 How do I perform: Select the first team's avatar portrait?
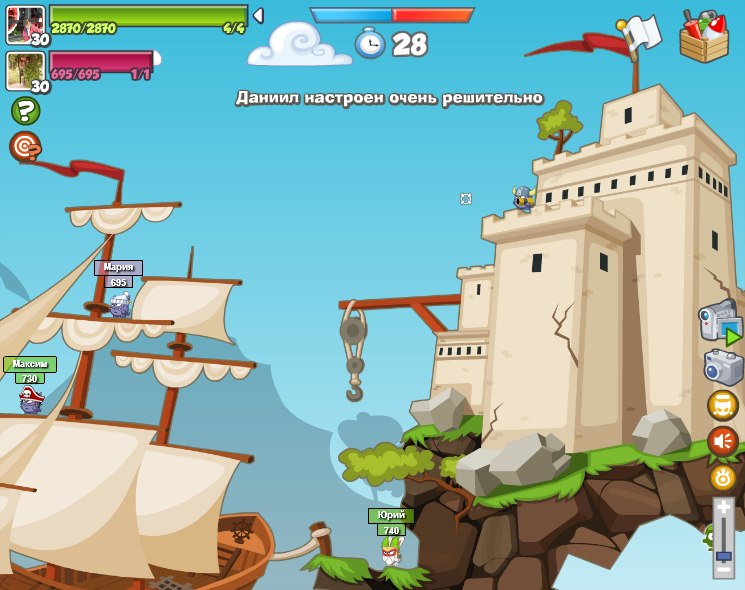pyautogui.click(x=25, y=24)
